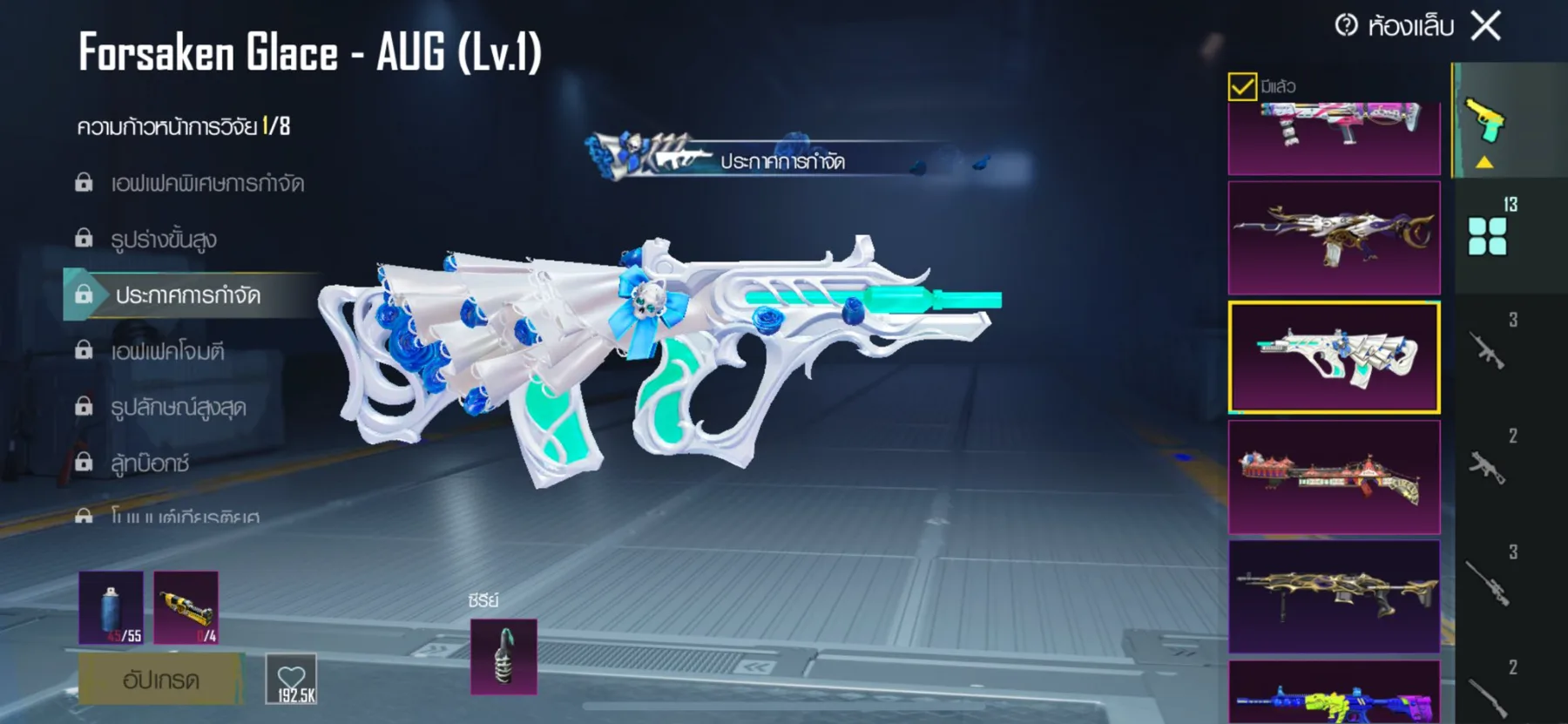Close the lab screen with the X
This screenshot has width=1568, height=724.
tap(1486, 26)
